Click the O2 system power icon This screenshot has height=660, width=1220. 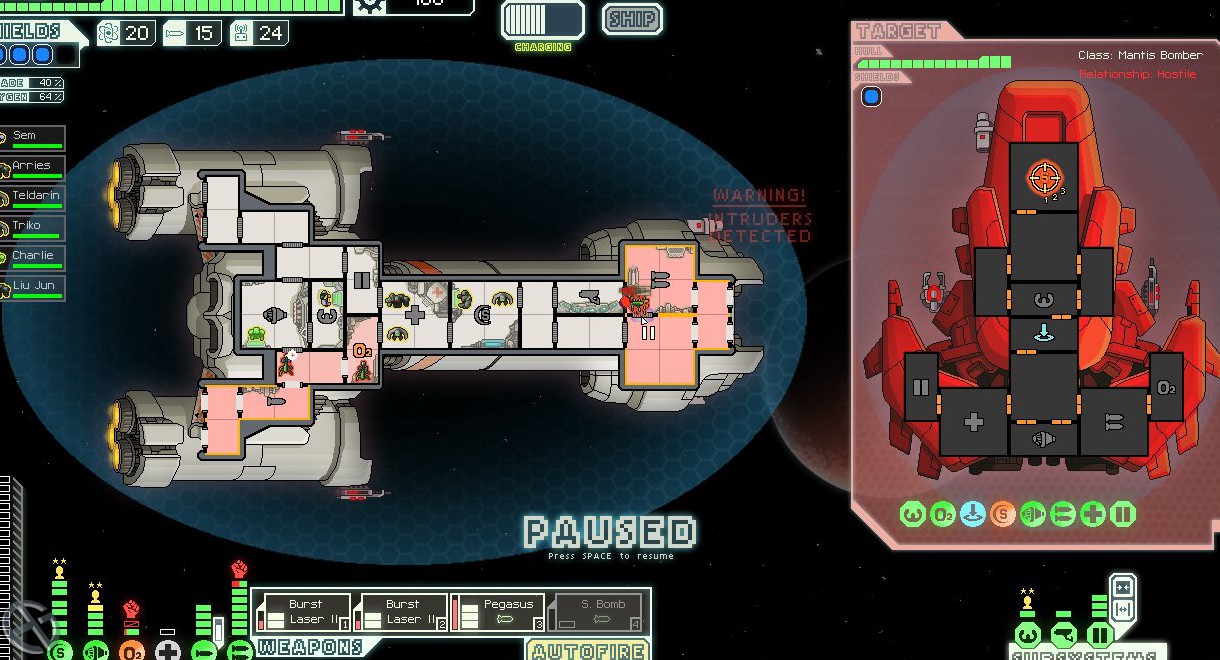point(132,651)
